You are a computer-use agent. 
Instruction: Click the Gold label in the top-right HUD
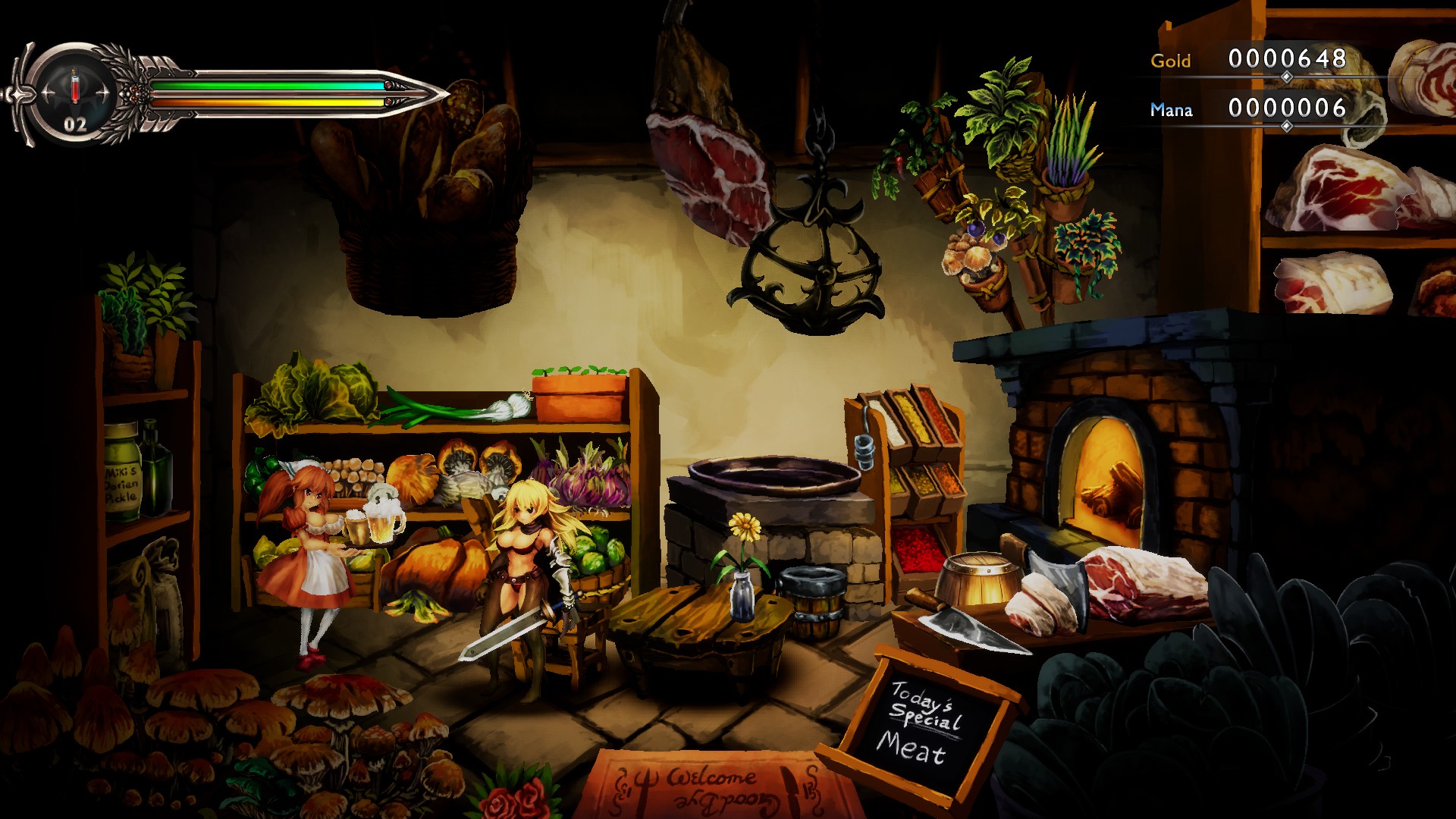1170,61
